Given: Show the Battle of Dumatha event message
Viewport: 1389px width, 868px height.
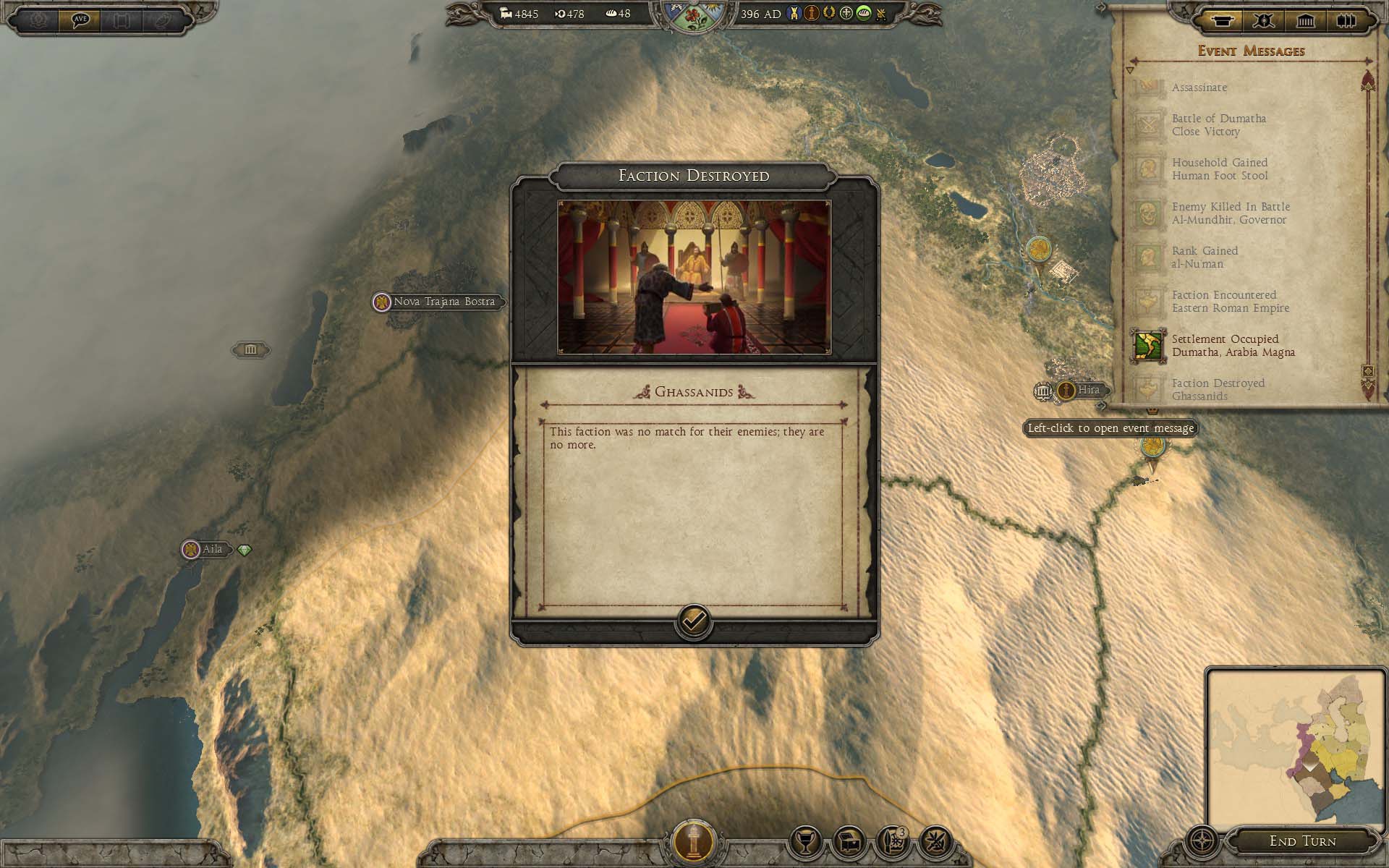Looking at the screenshot, I should coord(1218,125).
